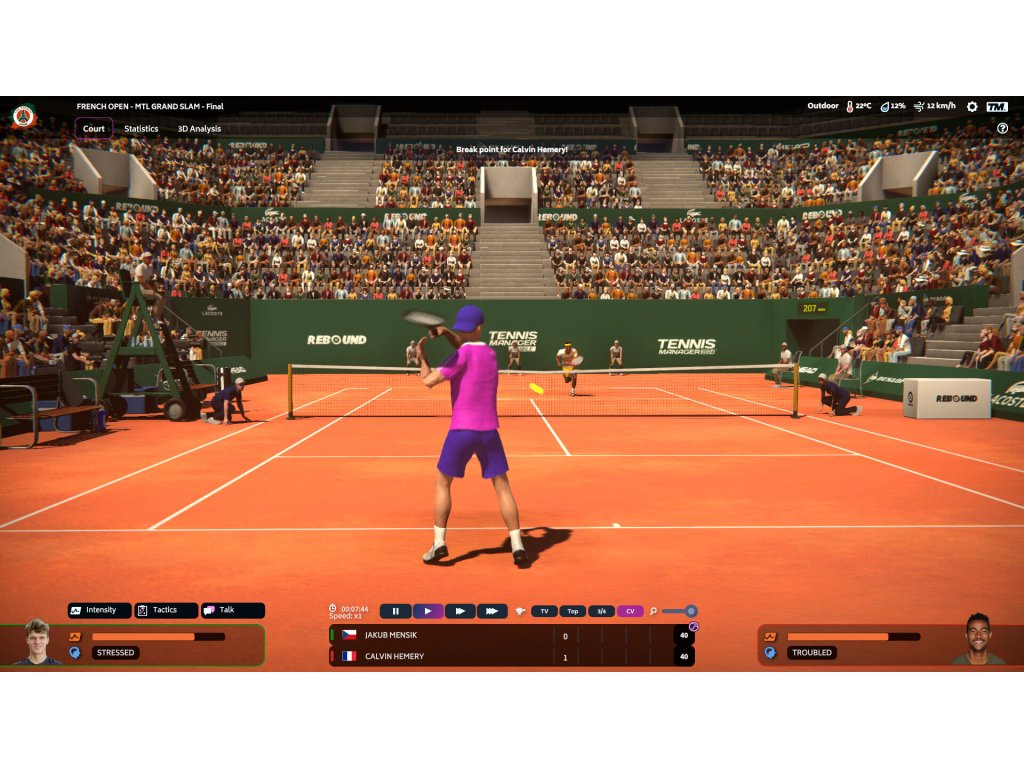Choose the 3/4 camera angle
Screen dimensions: 1024x768
coord(601,611)
